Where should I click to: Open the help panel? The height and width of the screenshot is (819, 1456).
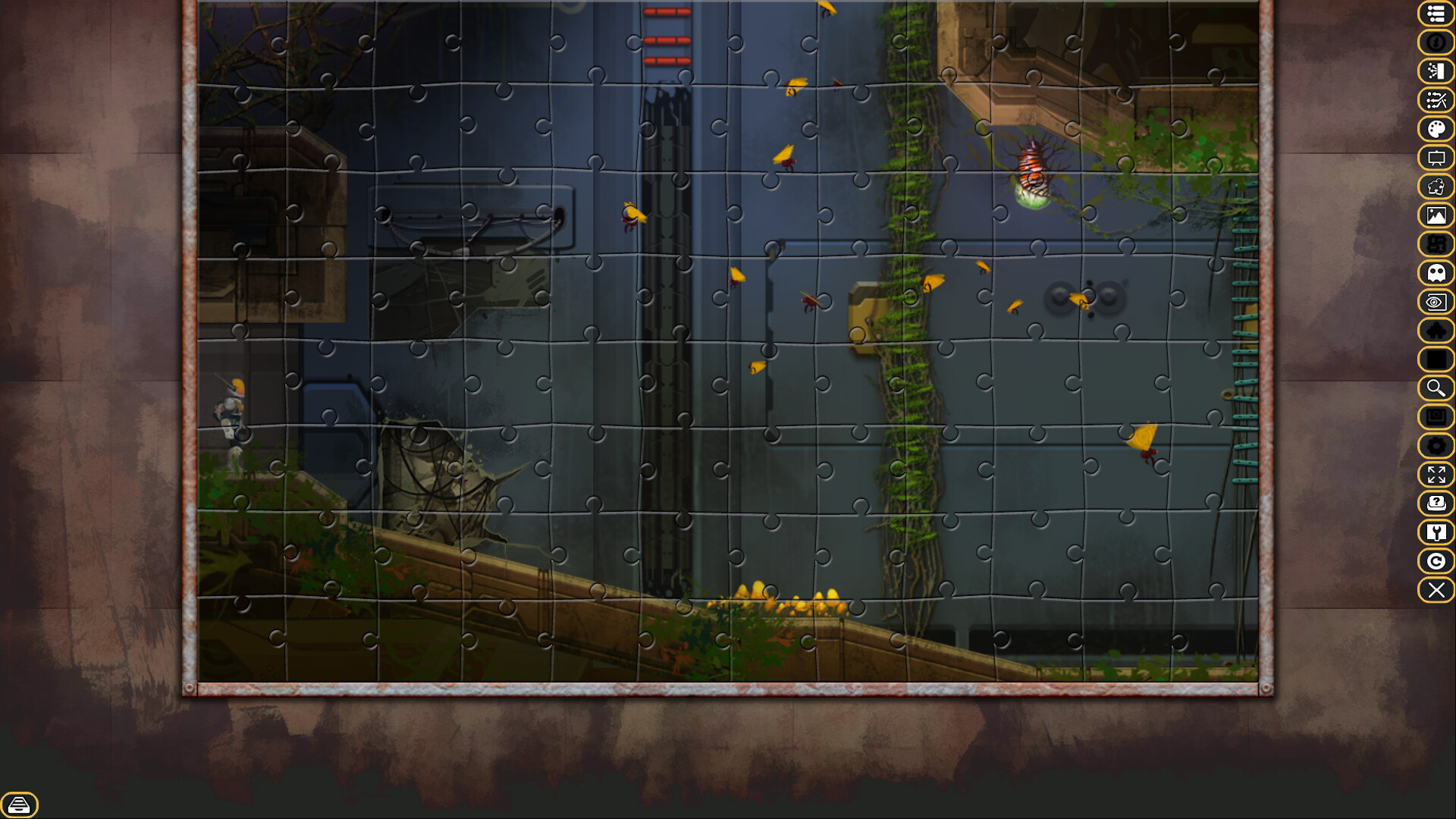(x=1436, y=504)
